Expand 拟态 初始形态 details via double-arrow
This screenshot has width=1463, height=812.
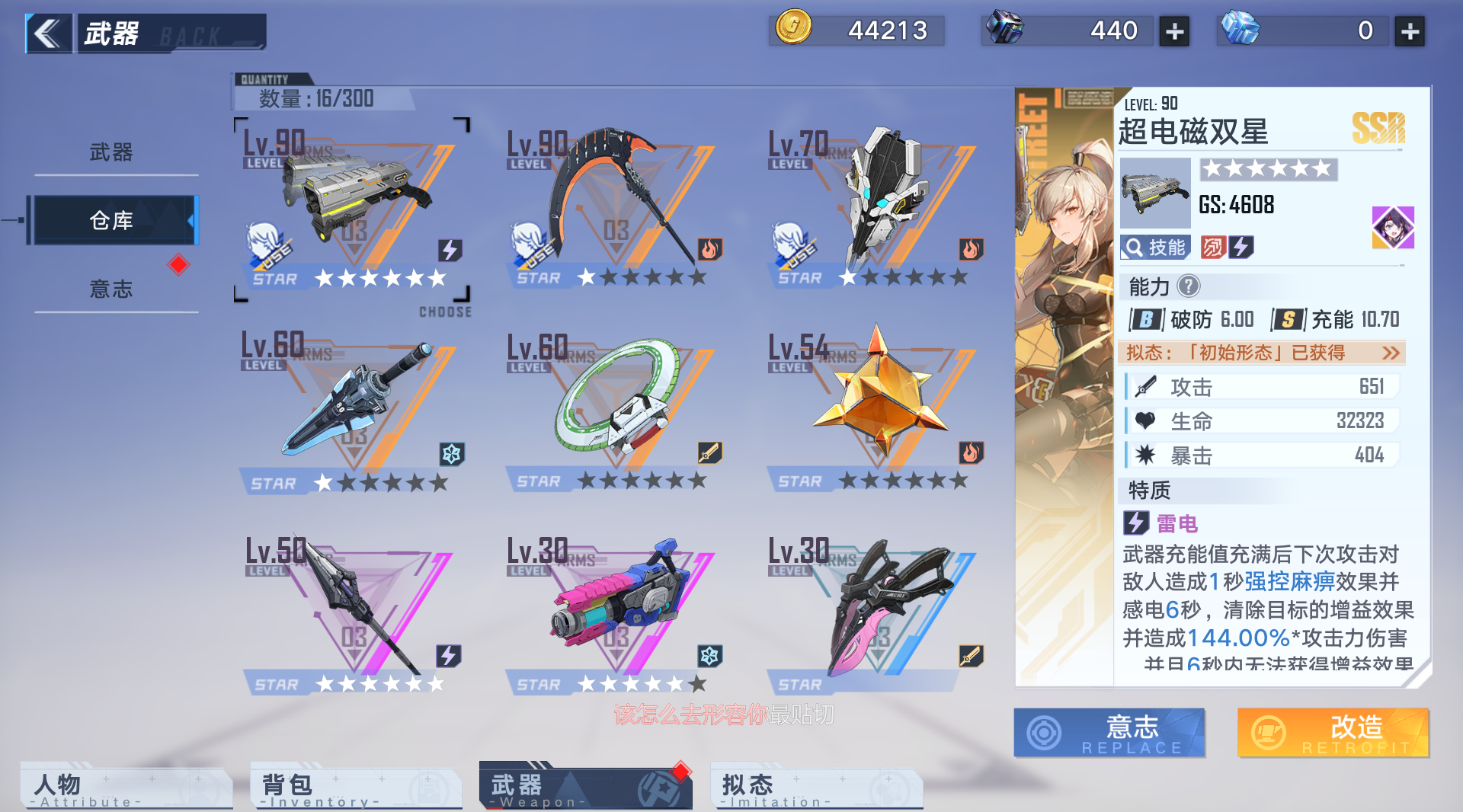(x=1392, y=353)
